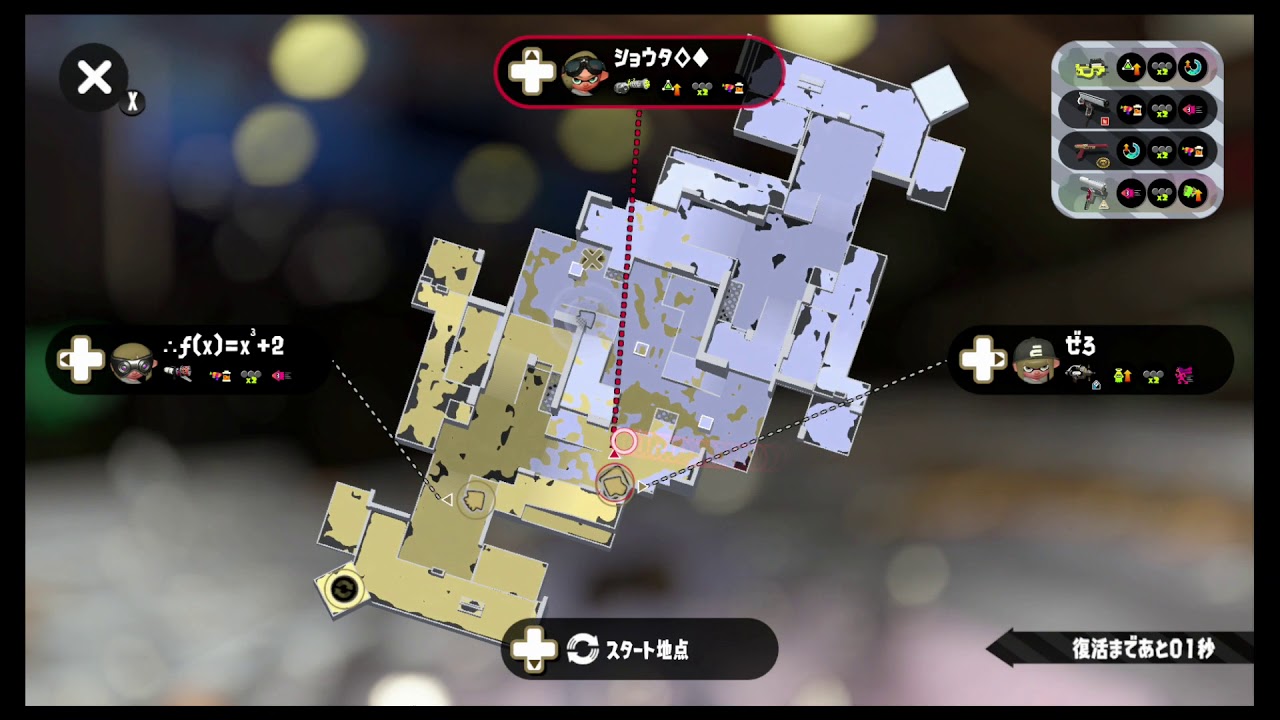Click the orange ability up icon on ショウタ's banner
1280x720 pixels.
pos(670,89)
